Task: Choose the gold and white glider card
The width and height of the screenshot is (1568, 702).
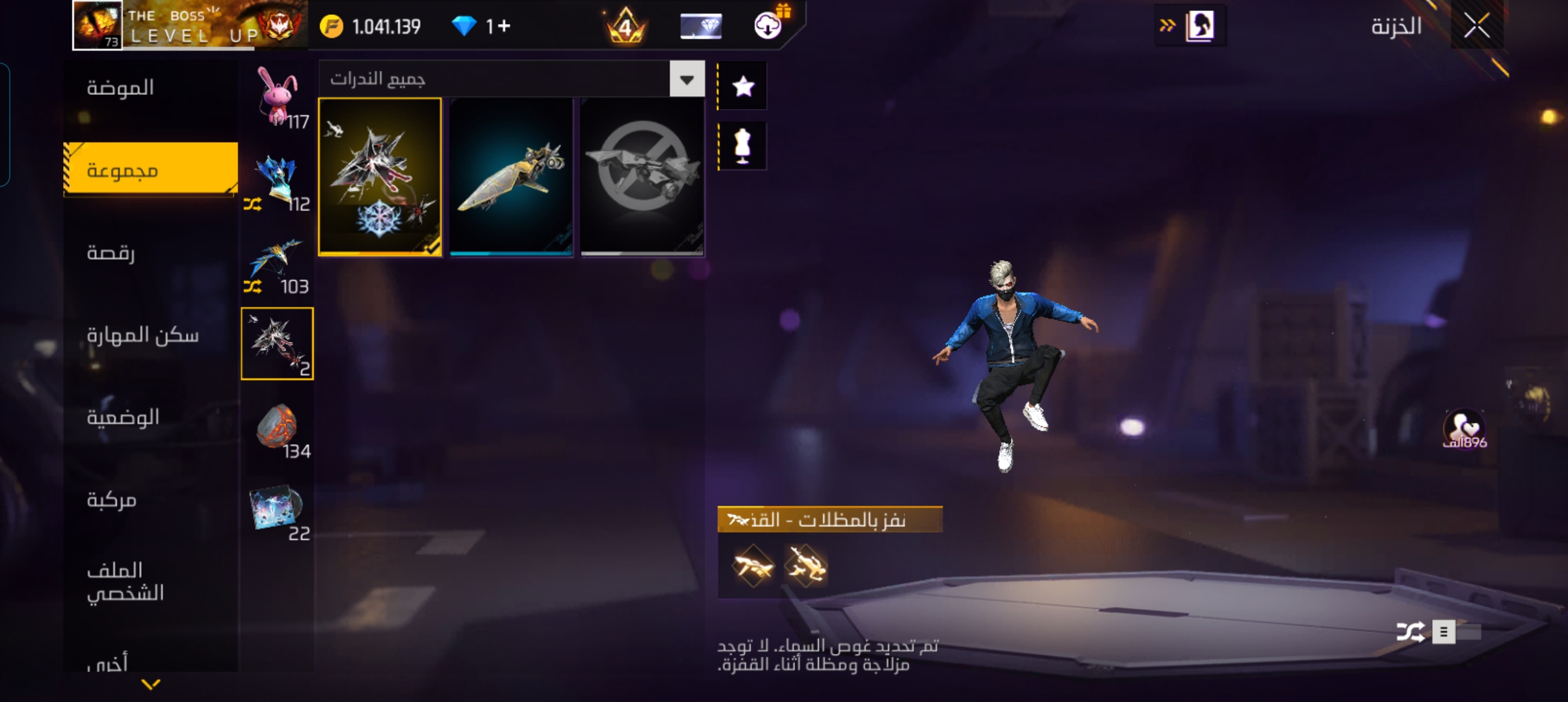Action: tap(512, 177)
